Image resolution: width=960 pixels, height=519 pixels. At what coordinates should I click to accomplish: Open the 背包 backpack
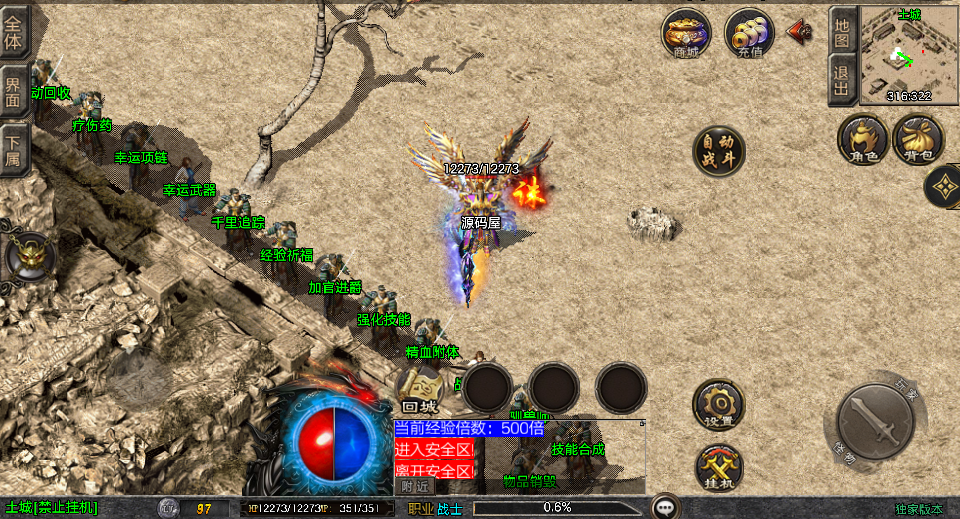coord(918,139)
